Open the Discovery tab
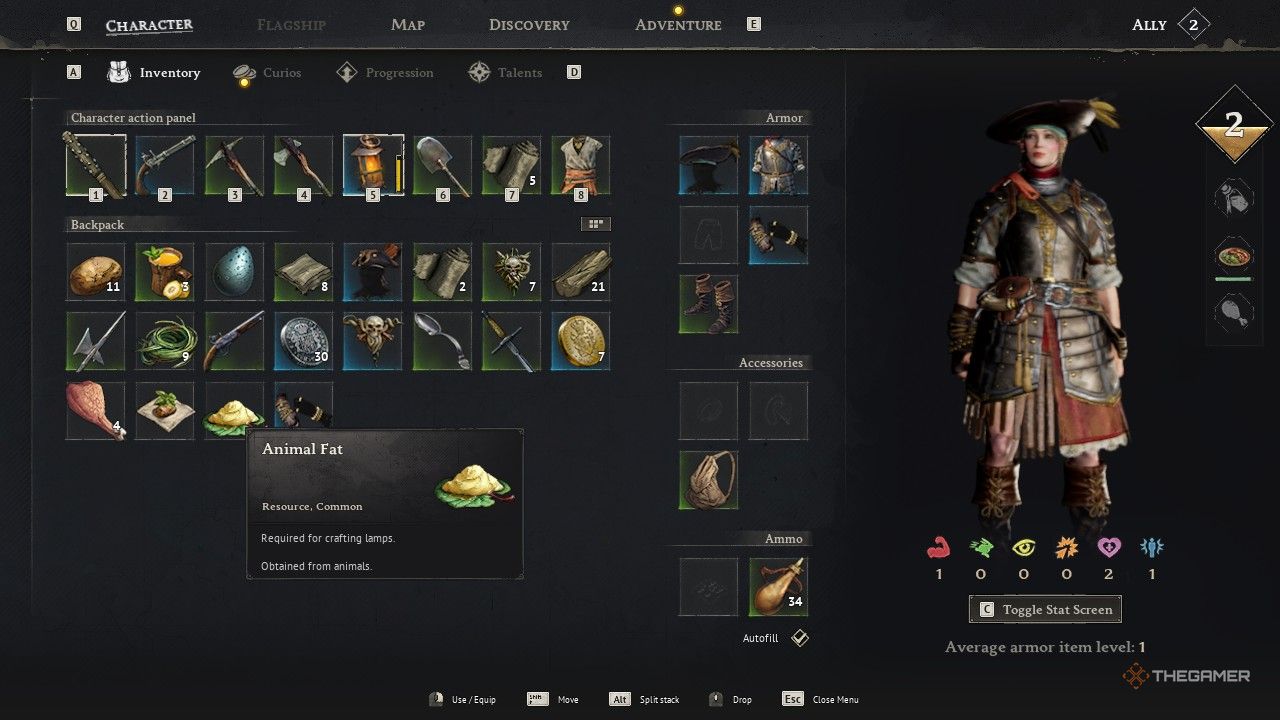 pos(529,25)
